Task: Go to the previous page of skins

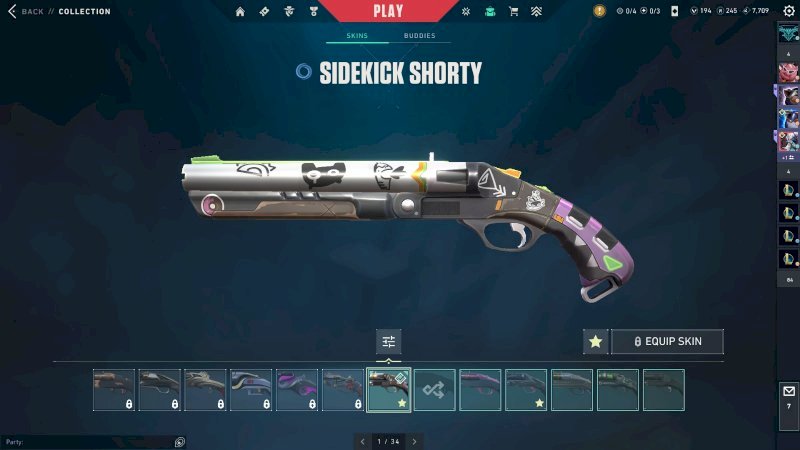Action: (362, 441)
